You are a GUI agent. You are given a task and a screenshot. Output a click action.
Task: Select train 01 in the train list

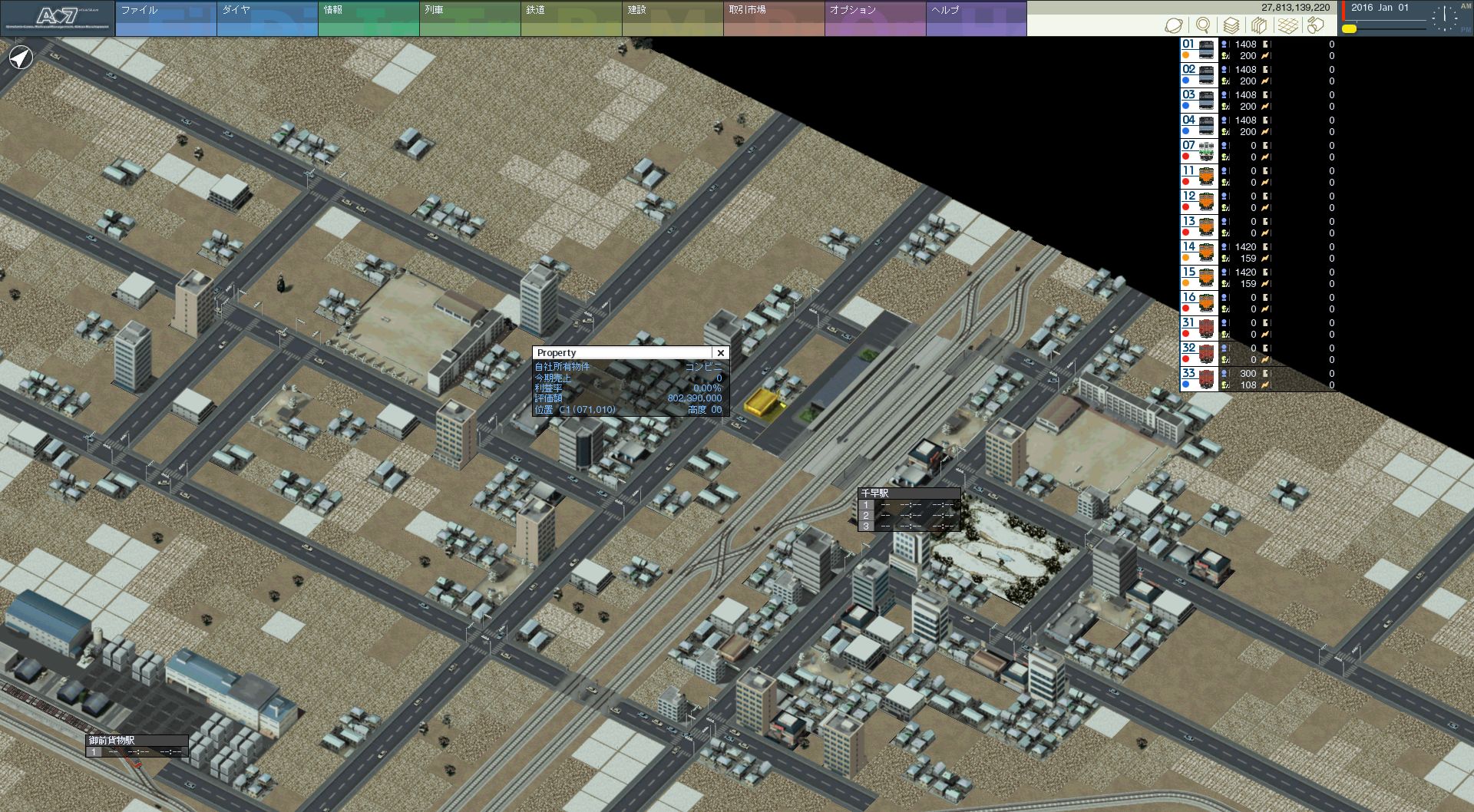pos(1199,50)
